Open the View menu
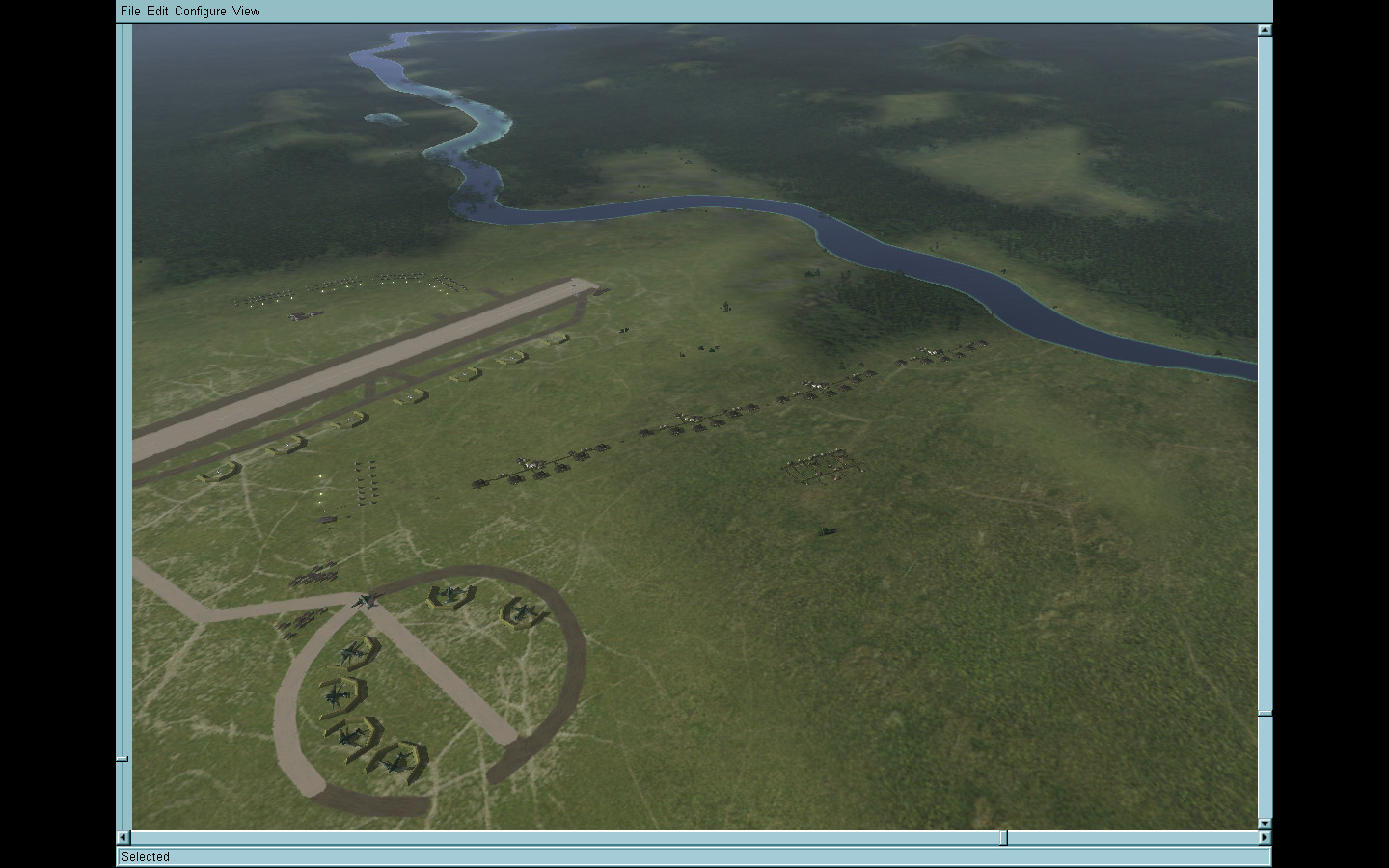The width and height of the screenshot is (1389, 868). 246,11
